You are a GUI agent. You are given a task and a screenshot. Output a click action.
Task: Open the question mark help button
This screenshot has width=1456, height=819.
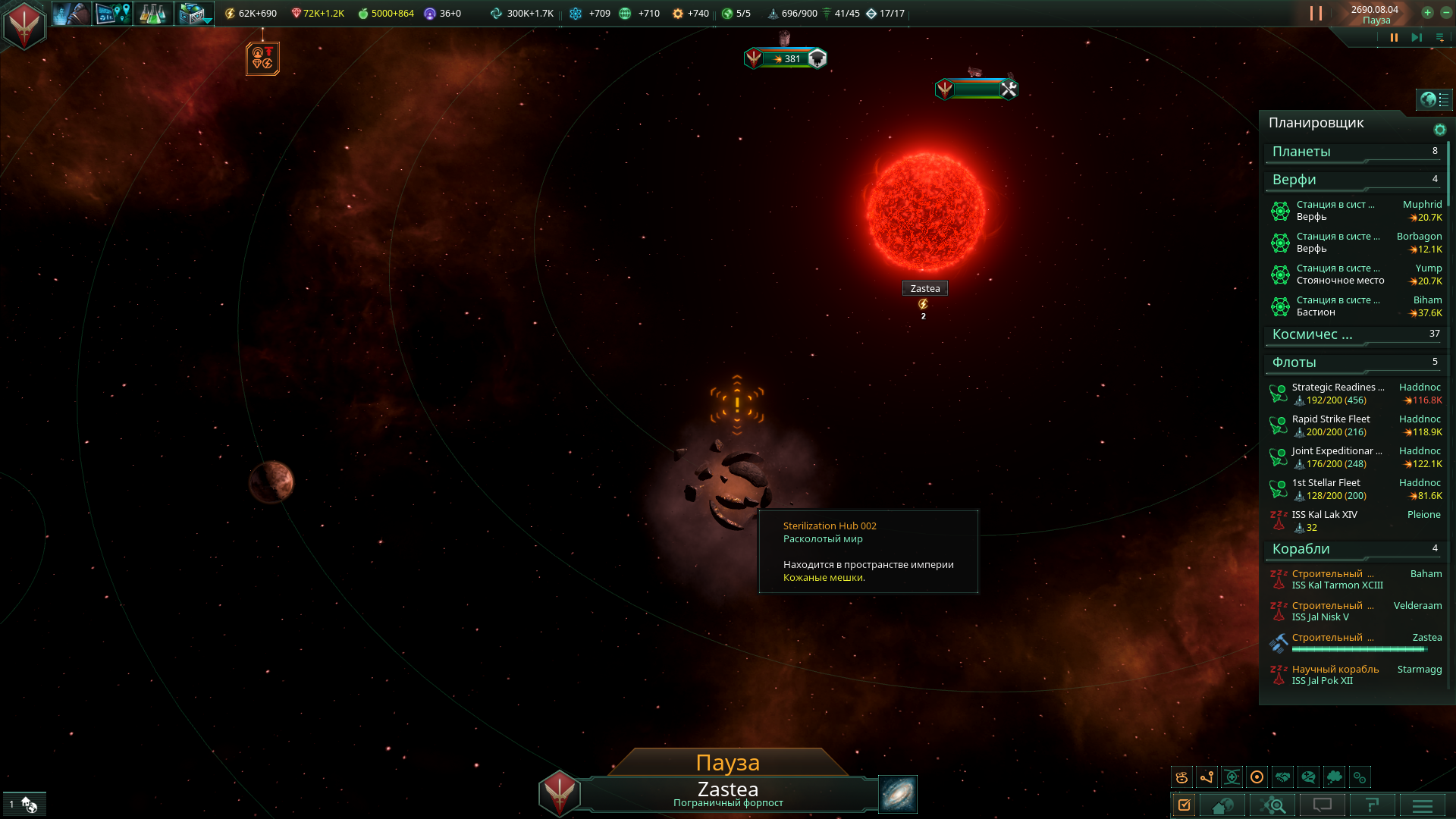pos(1372,805)
